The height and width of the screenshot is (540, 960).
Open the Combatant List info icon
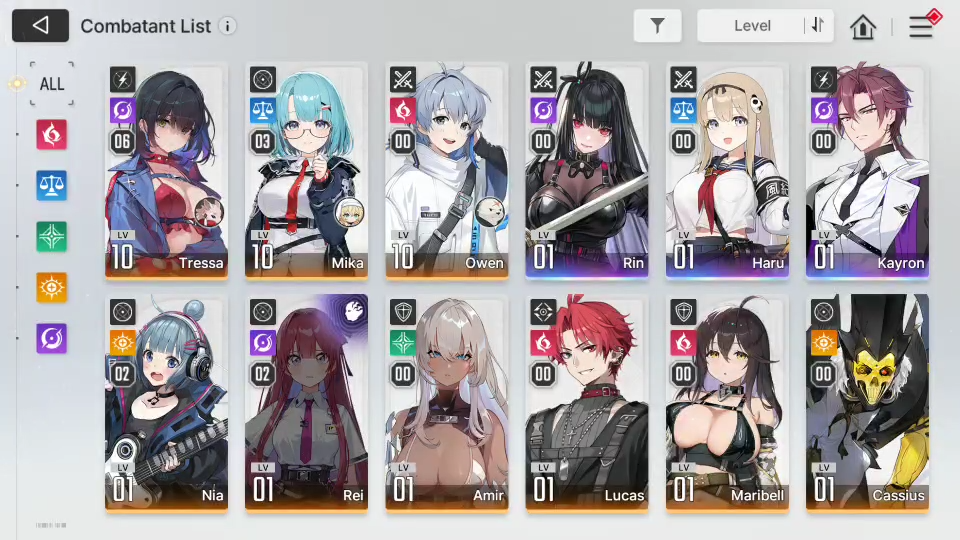coord(228,26)
